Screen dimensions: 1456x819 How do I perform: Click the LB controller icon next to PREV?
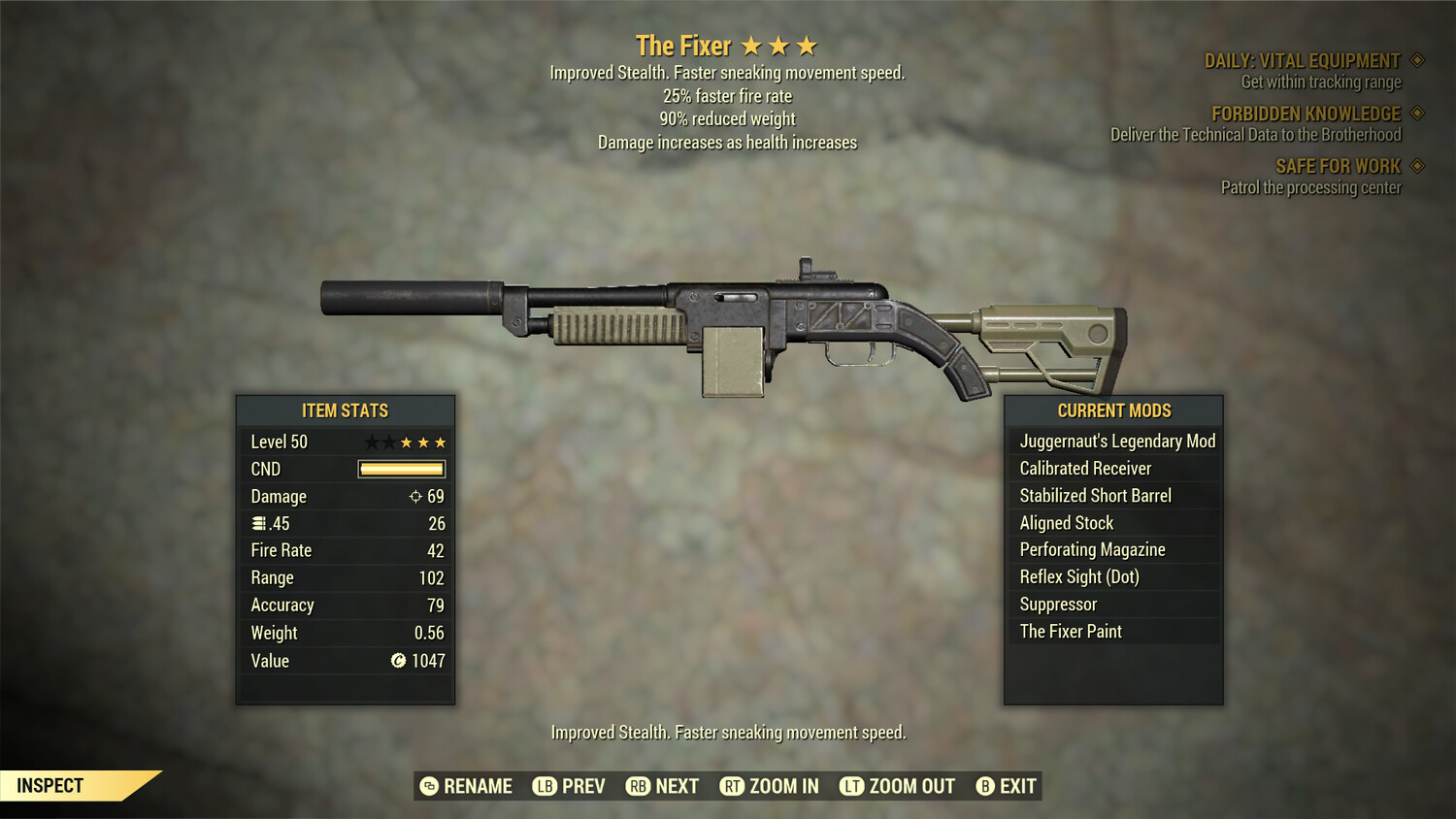[x=545, y=786]
